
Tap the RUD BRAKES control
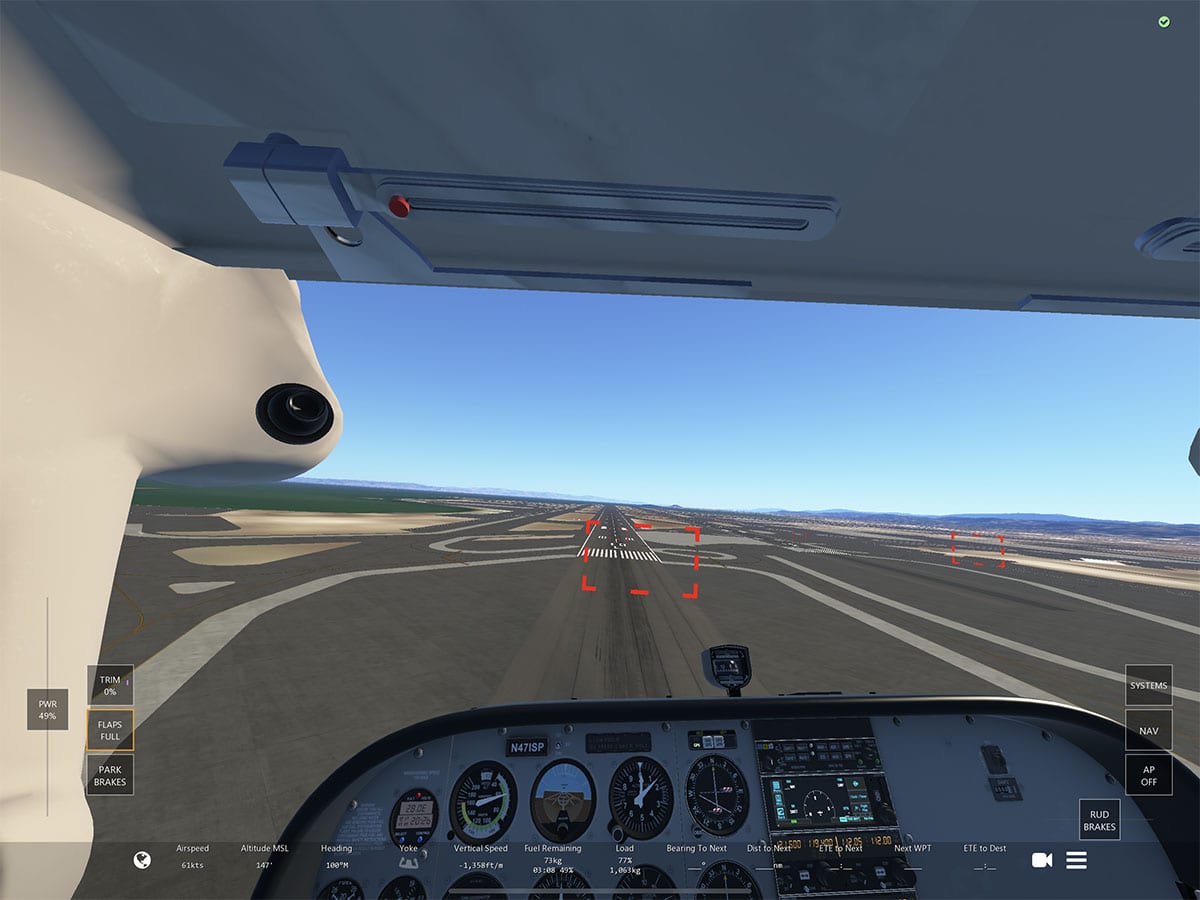1099,820
